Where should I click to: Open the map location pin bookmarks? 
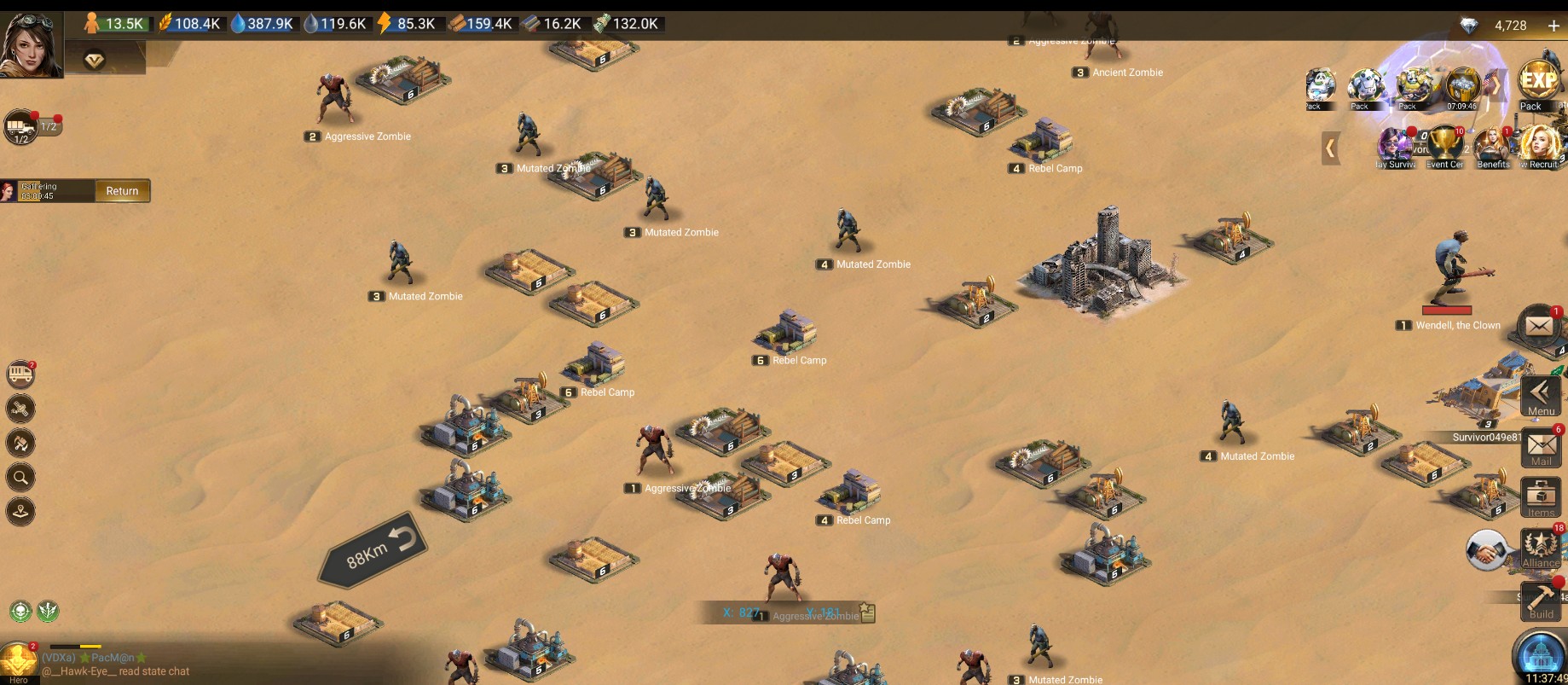[x=20, y=511]
